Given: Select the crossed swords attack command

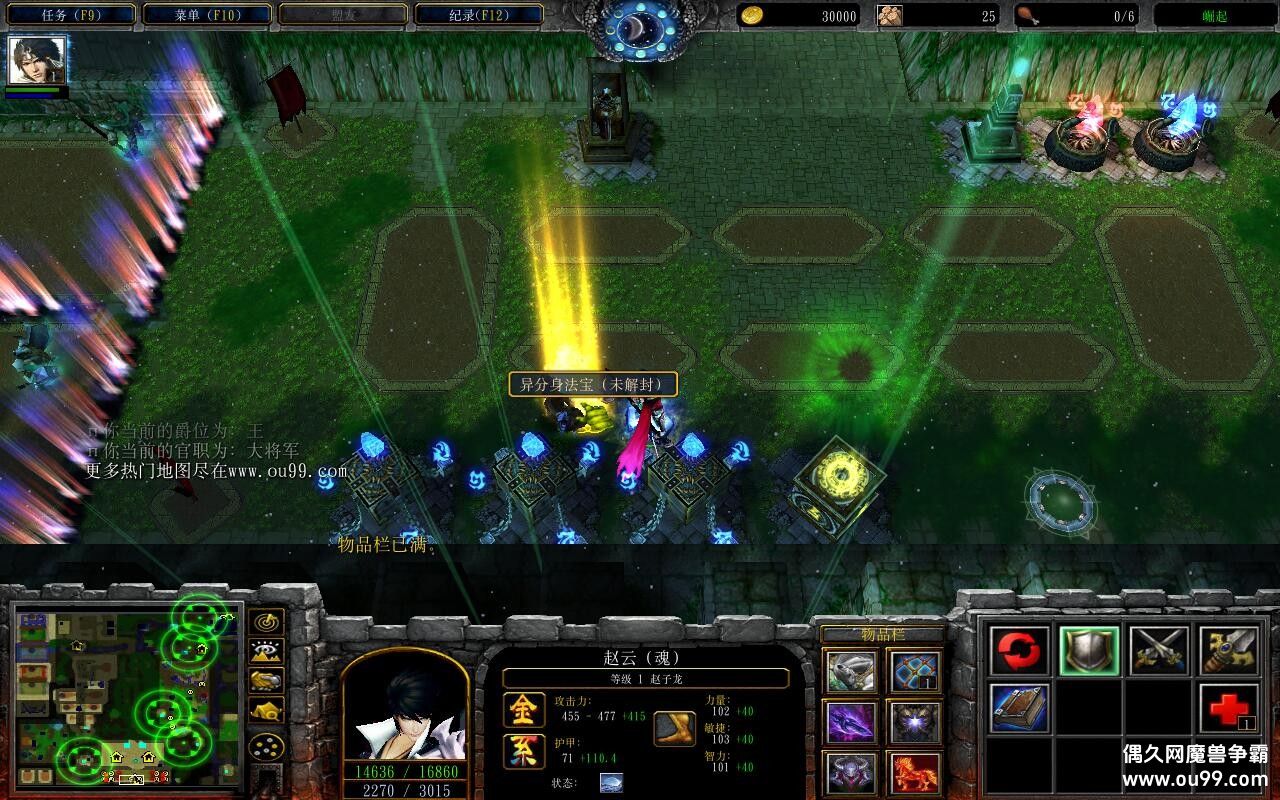Looking at the screenshot, I should pyautogui.click(x=1159, y=652).
